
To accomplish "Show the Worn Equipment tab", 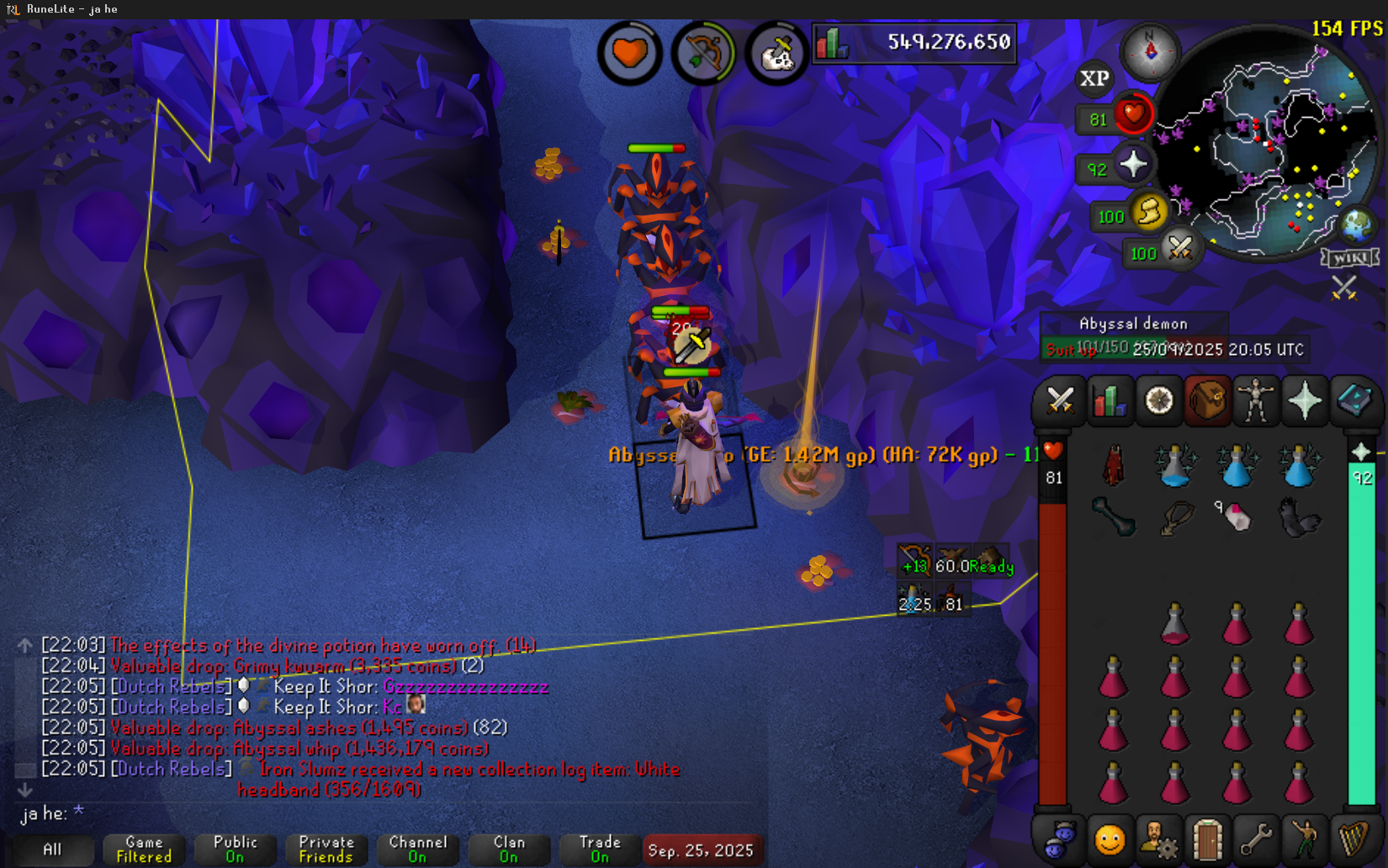I will coord(1256,400).
